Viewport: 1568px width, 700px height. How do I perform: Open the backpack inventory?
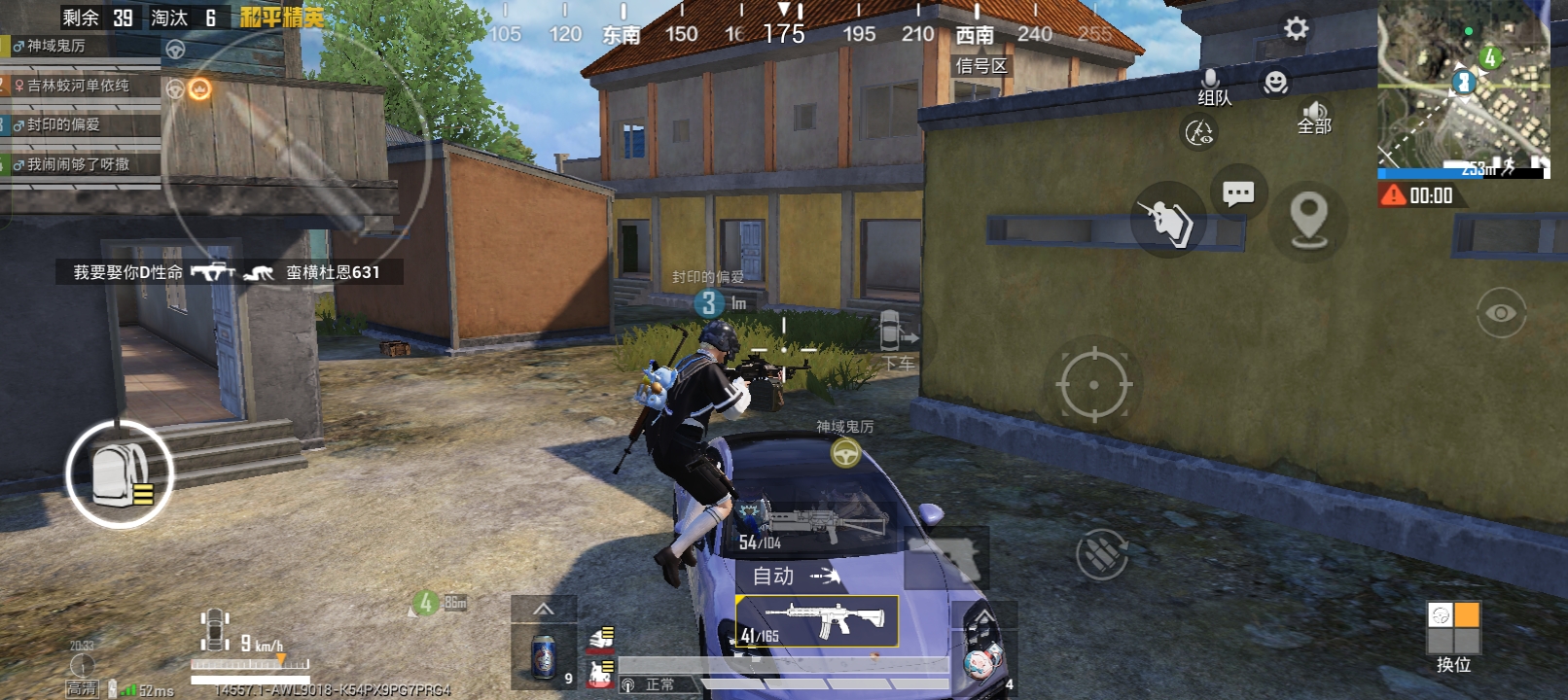pos(120,474)
